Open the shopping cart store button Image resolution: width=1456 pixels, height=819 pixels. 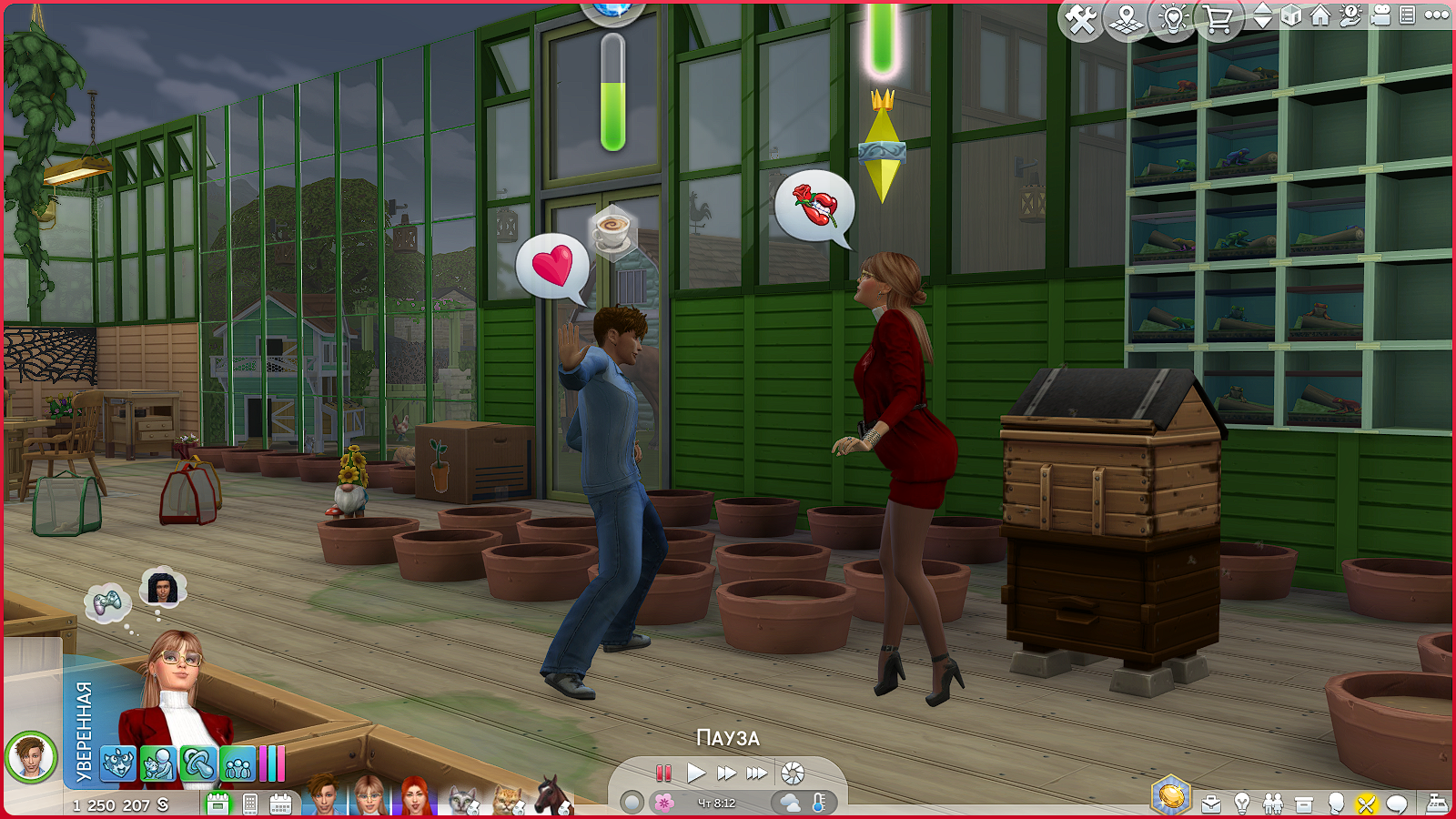coord(1218,19)
